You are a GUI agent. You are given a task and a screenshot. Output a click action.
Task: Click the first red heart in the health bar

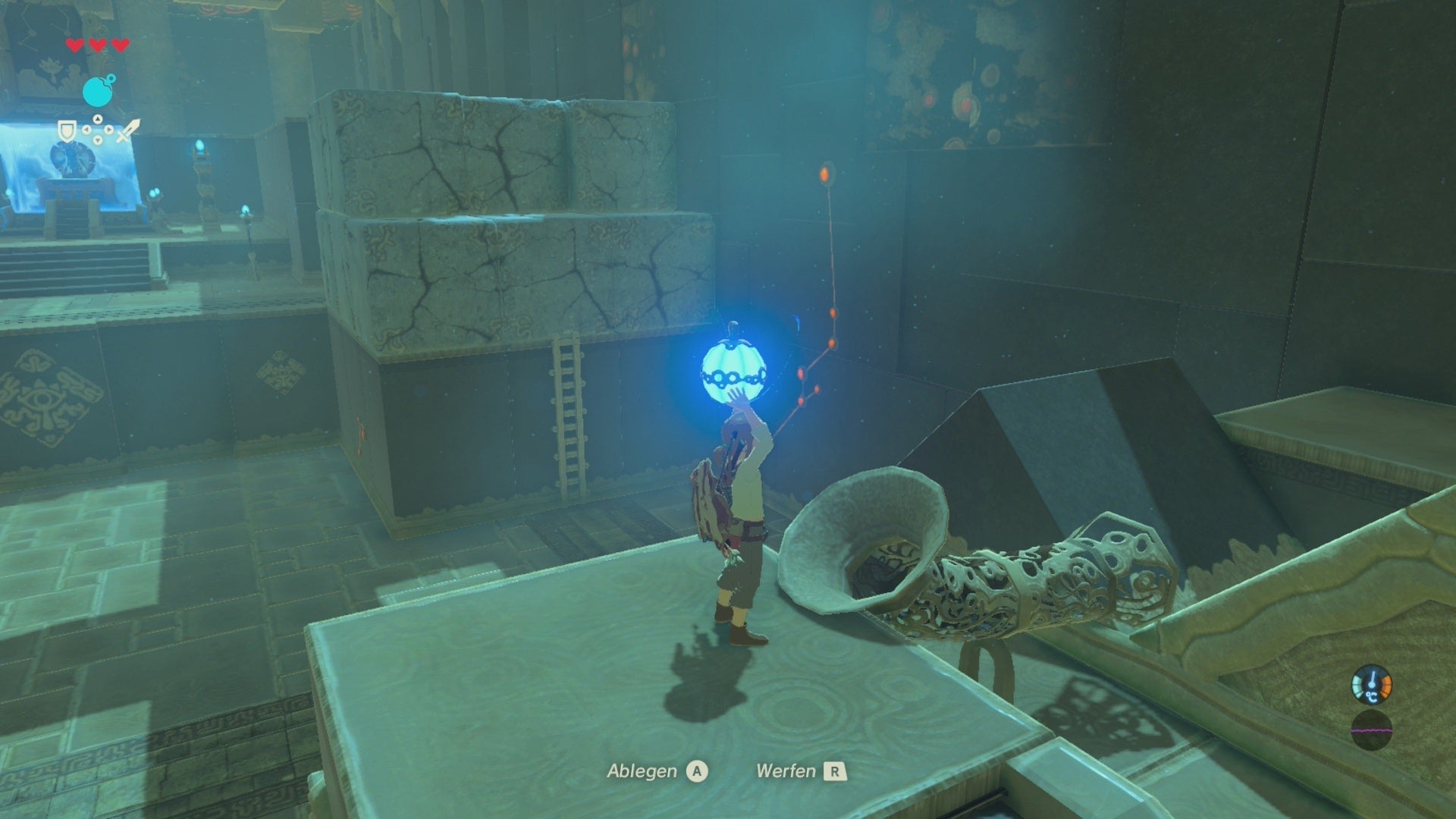coord(74,45)
